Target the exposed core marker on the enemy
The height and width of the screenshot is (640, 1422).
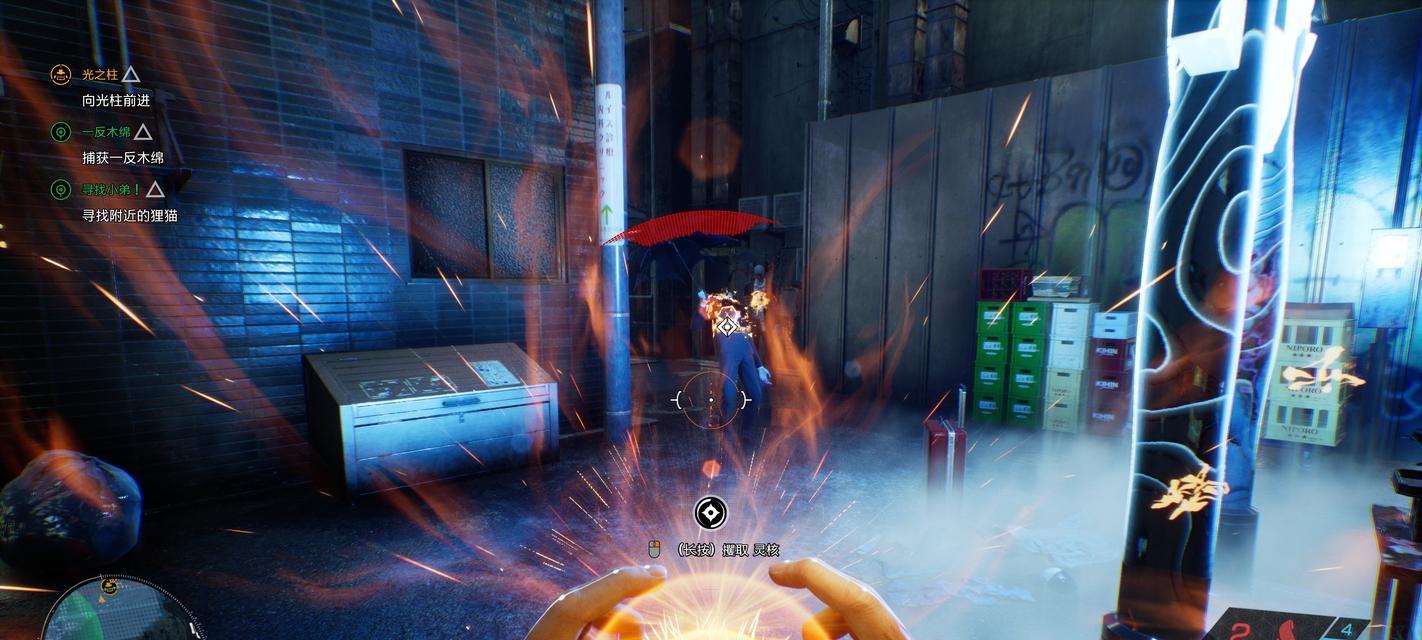pyautogui.click(x=729, y=326)
